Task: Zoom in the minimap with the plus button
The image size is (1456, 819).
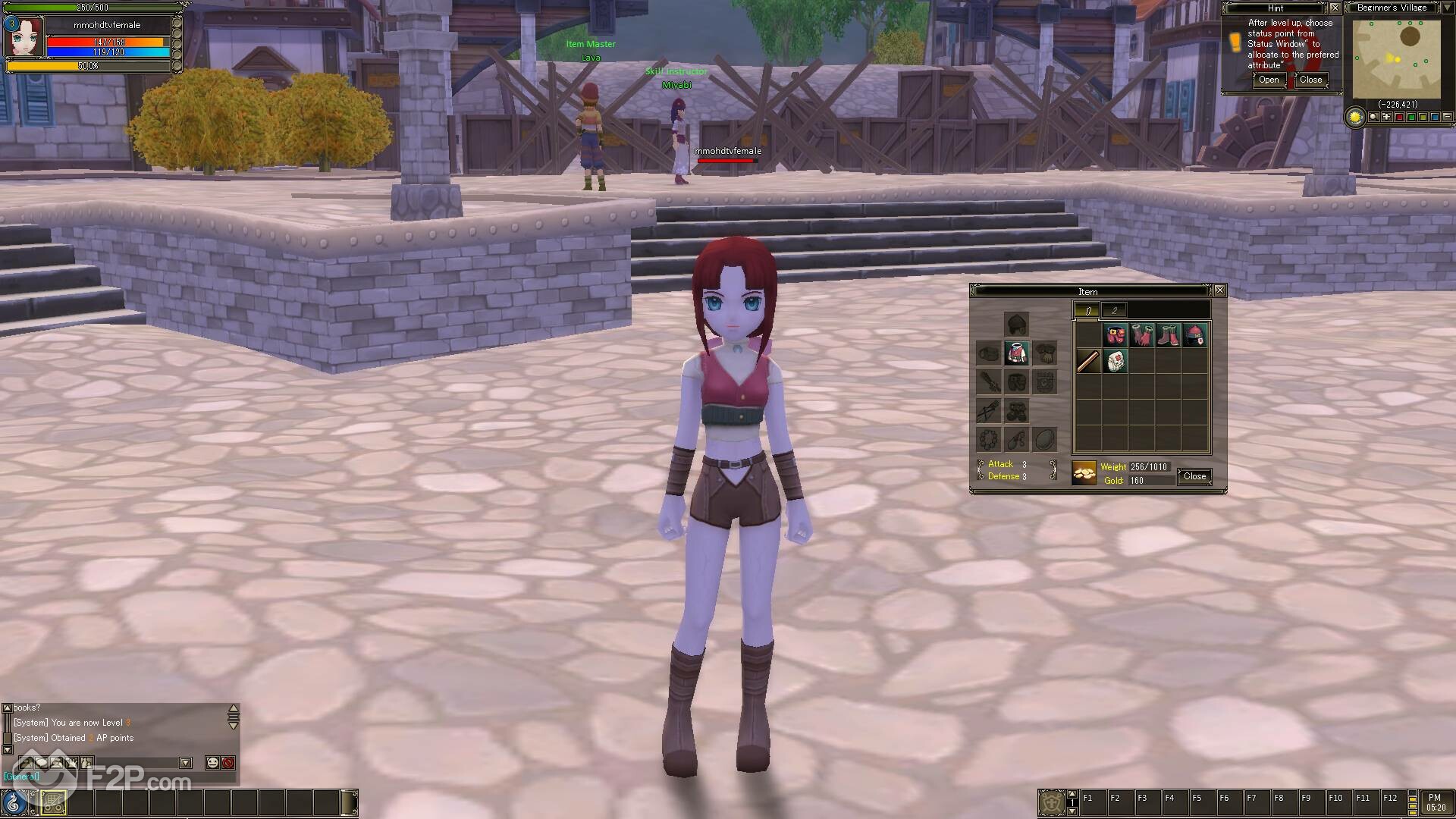Action: (x=1387, y=118)
